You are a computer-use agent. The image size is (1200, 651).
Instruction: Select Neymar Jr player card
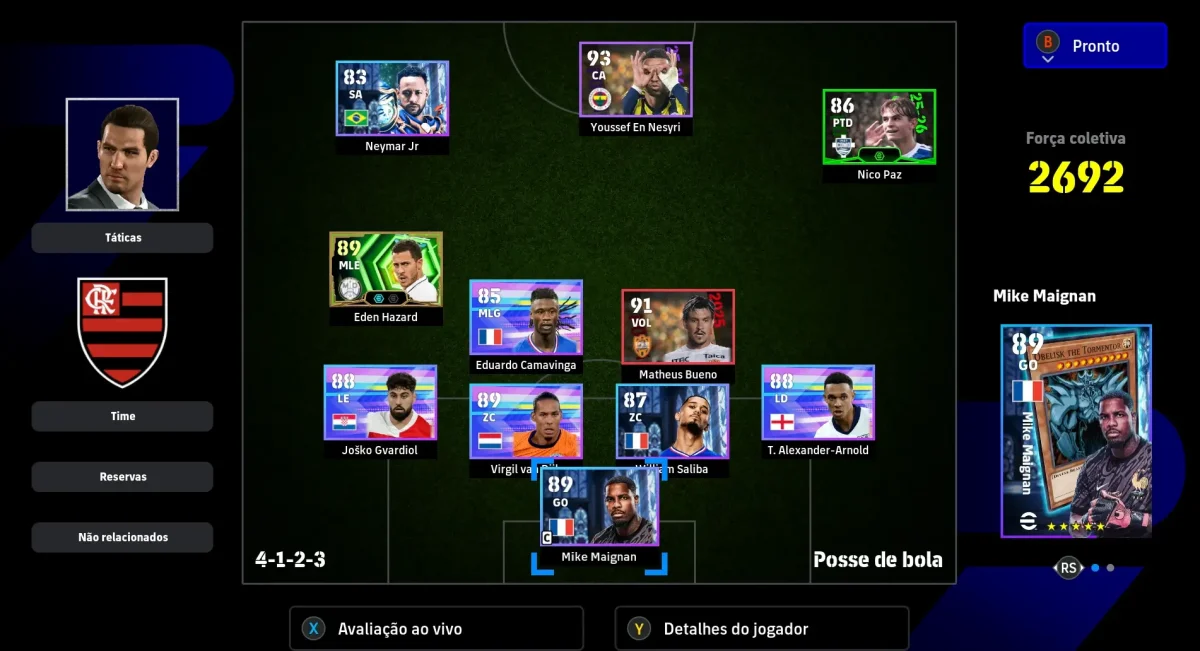pyautogui.click(x=392, y=99)
